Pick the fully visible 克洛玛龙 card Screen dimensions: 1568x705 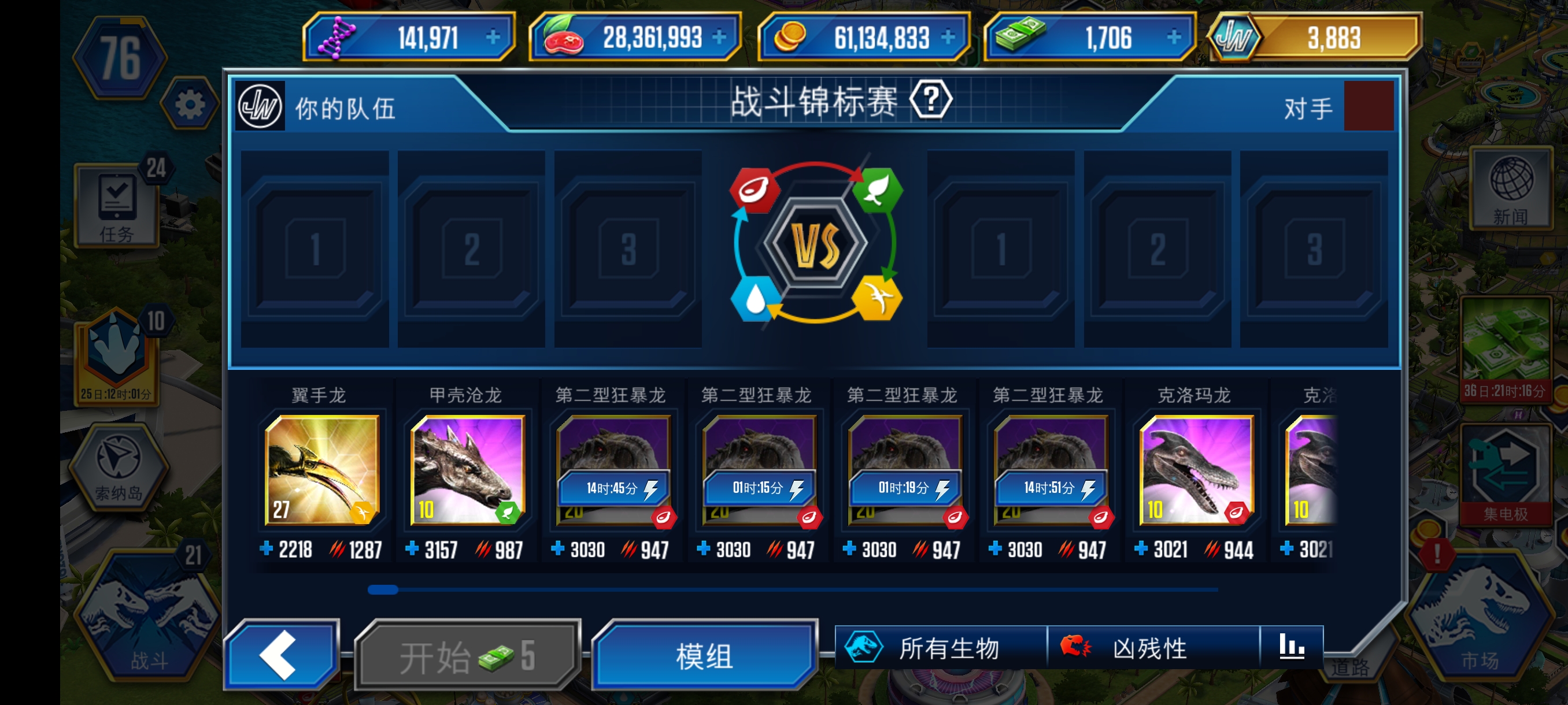1196,470
